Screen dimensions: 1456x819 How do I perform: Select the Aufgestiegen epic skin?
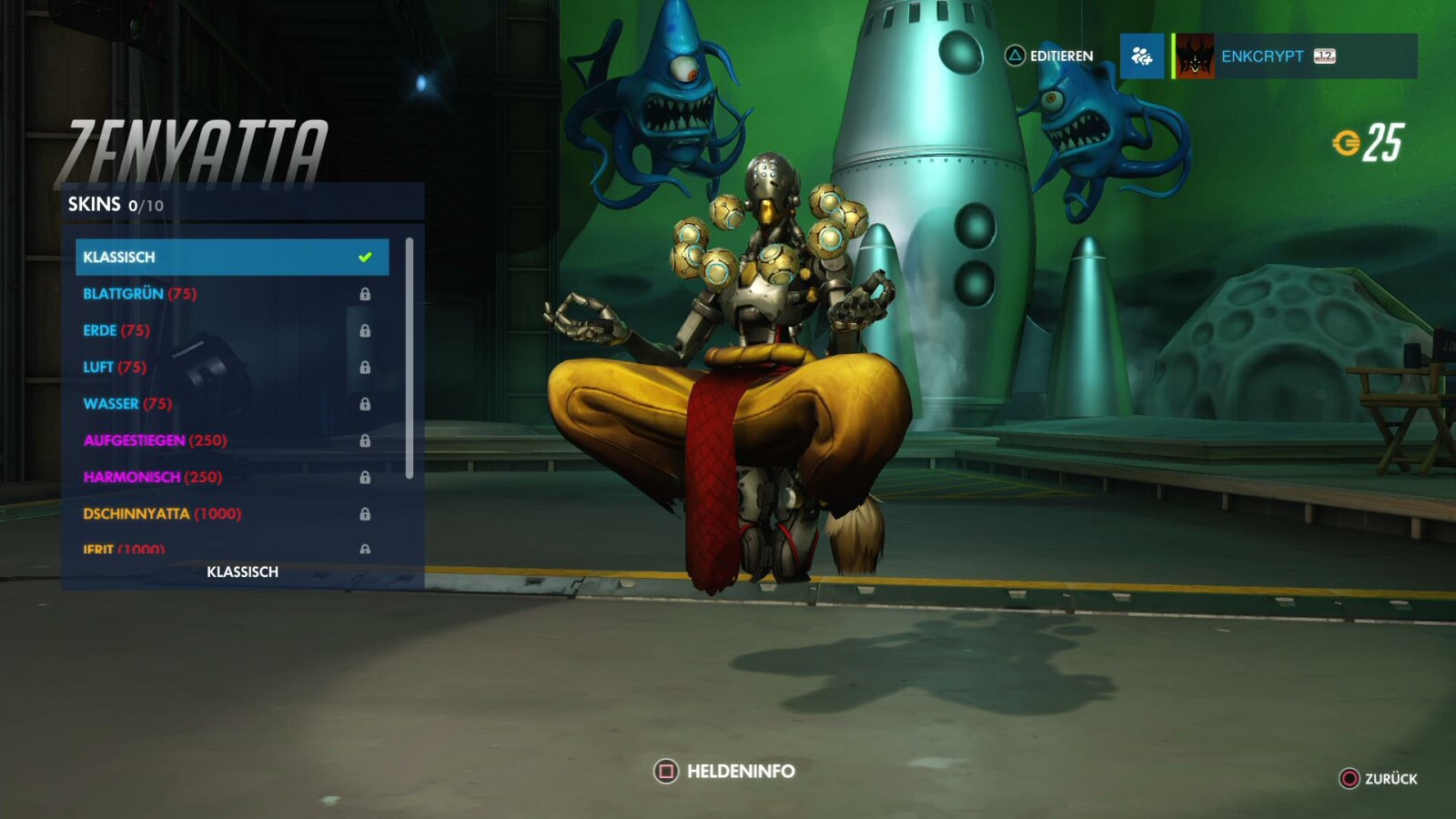(x=231, y=440)
